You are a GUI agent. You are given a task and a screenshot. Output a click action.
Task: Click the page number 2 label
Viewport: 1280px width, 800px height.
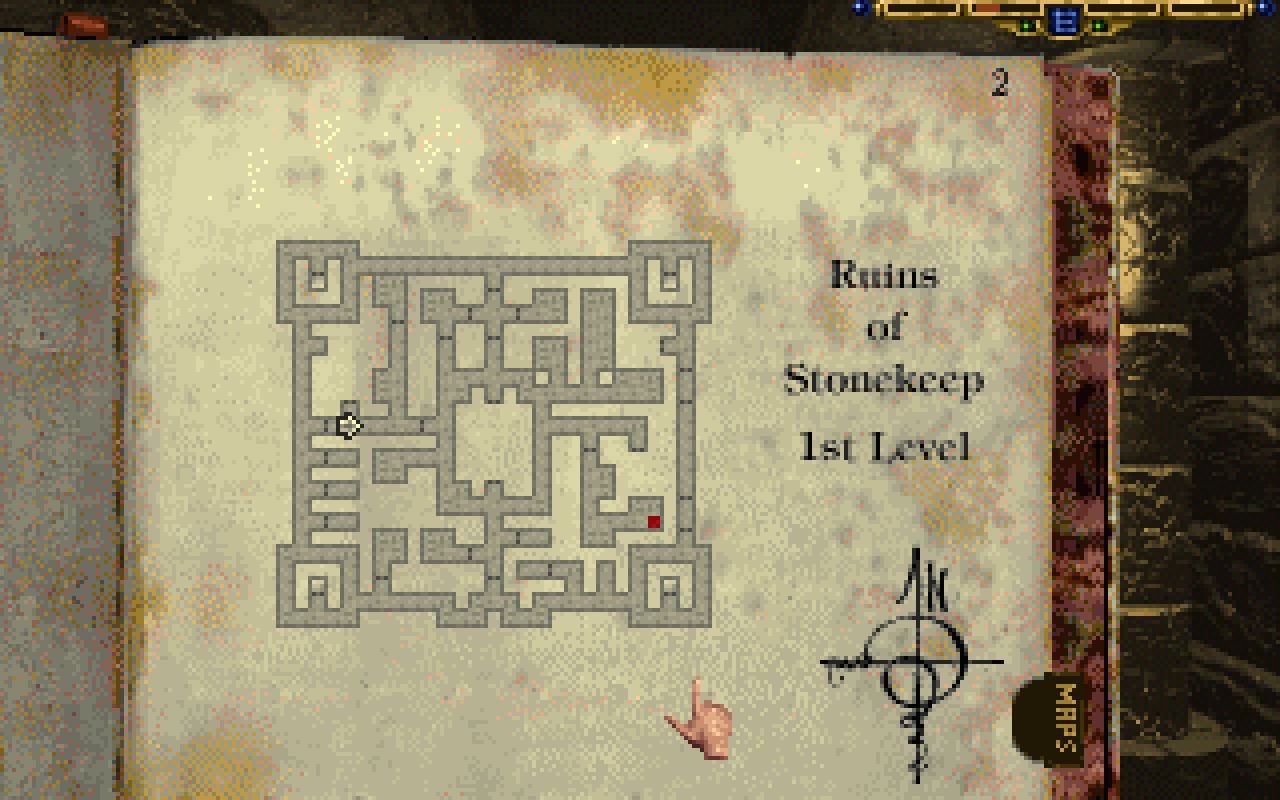tap(998, 84)
